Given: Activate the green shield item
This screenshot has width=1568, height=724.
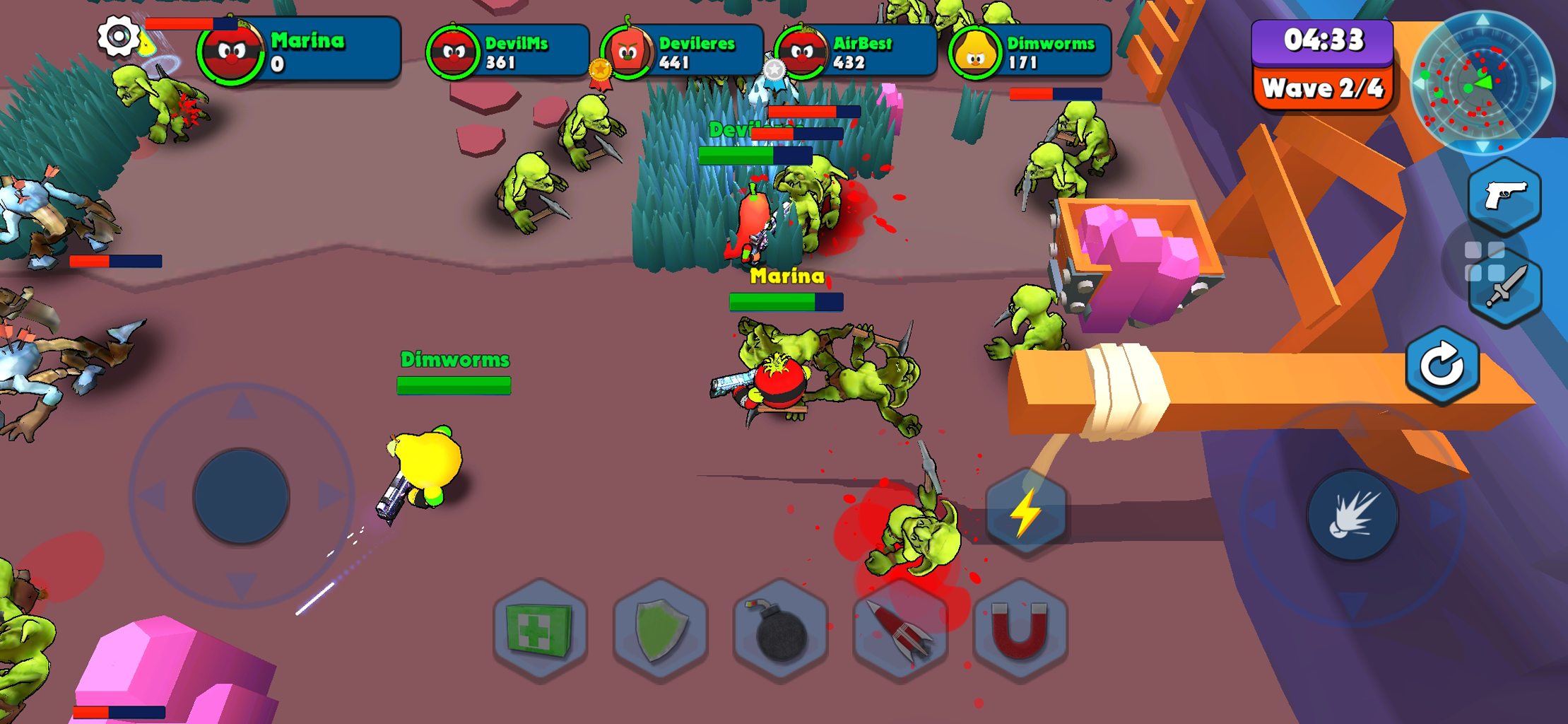Looking at the screenshot, I should point(660,629).
